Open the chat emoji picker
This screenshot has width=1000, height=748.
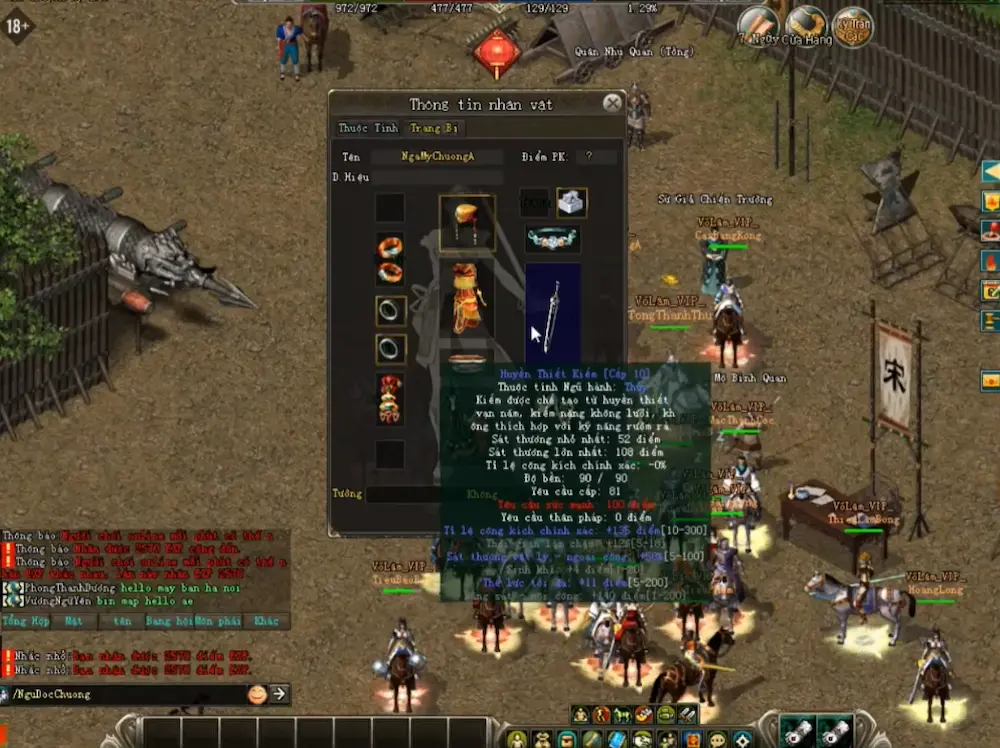click(x=257, y=693)
